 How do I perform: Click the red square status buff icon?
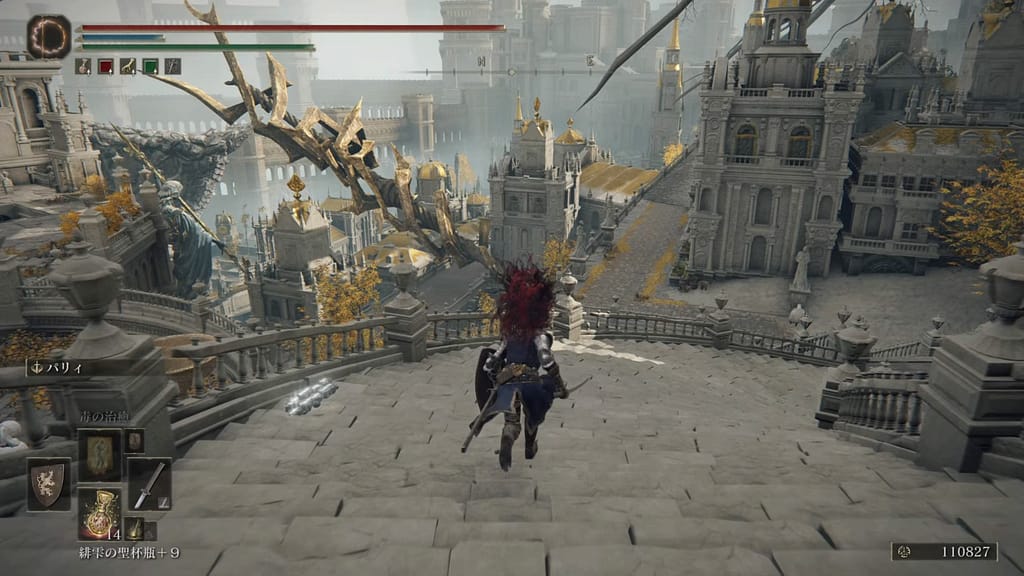tap(105, 66)
